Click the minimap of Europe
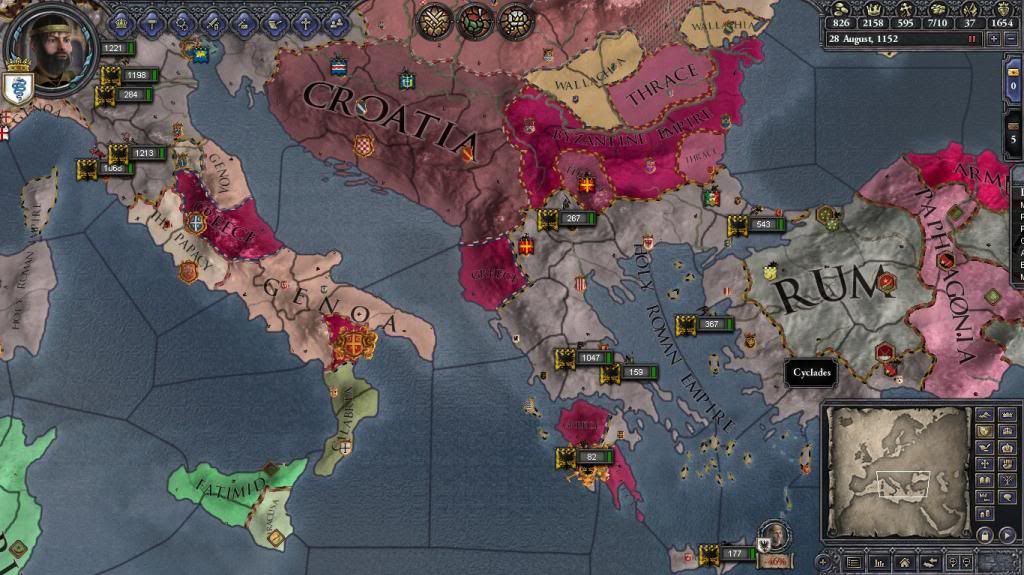 point(896,469)
